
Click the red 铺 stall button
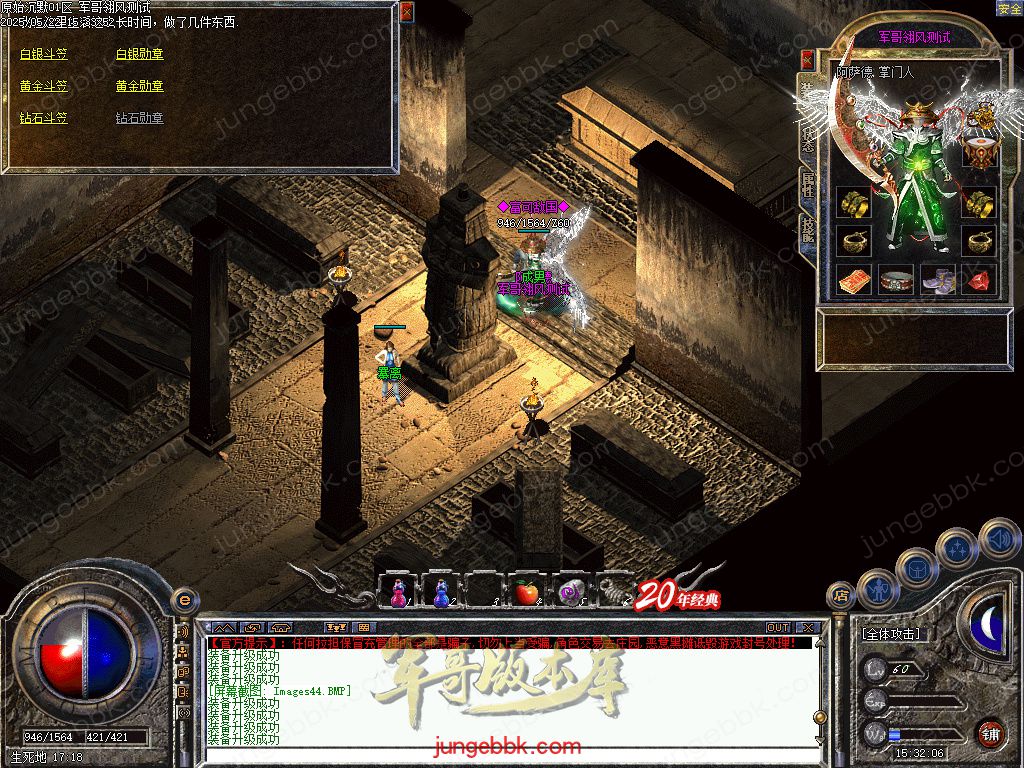point(991,733)
